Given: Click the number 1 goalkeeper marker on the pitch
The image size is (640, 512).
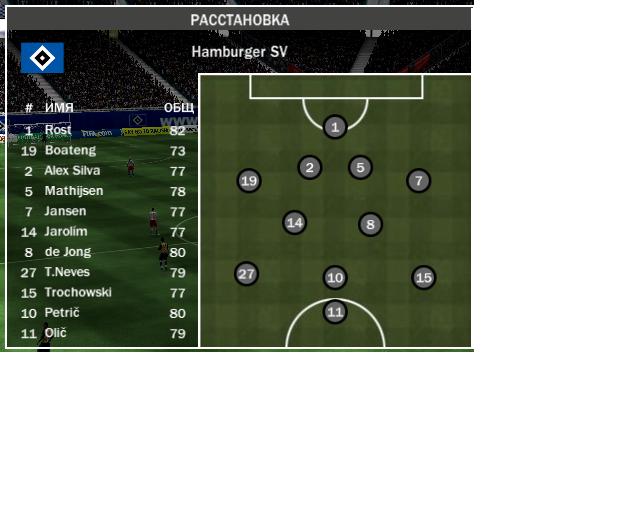Looking at the screenshot, I should (x=335, y=126).
